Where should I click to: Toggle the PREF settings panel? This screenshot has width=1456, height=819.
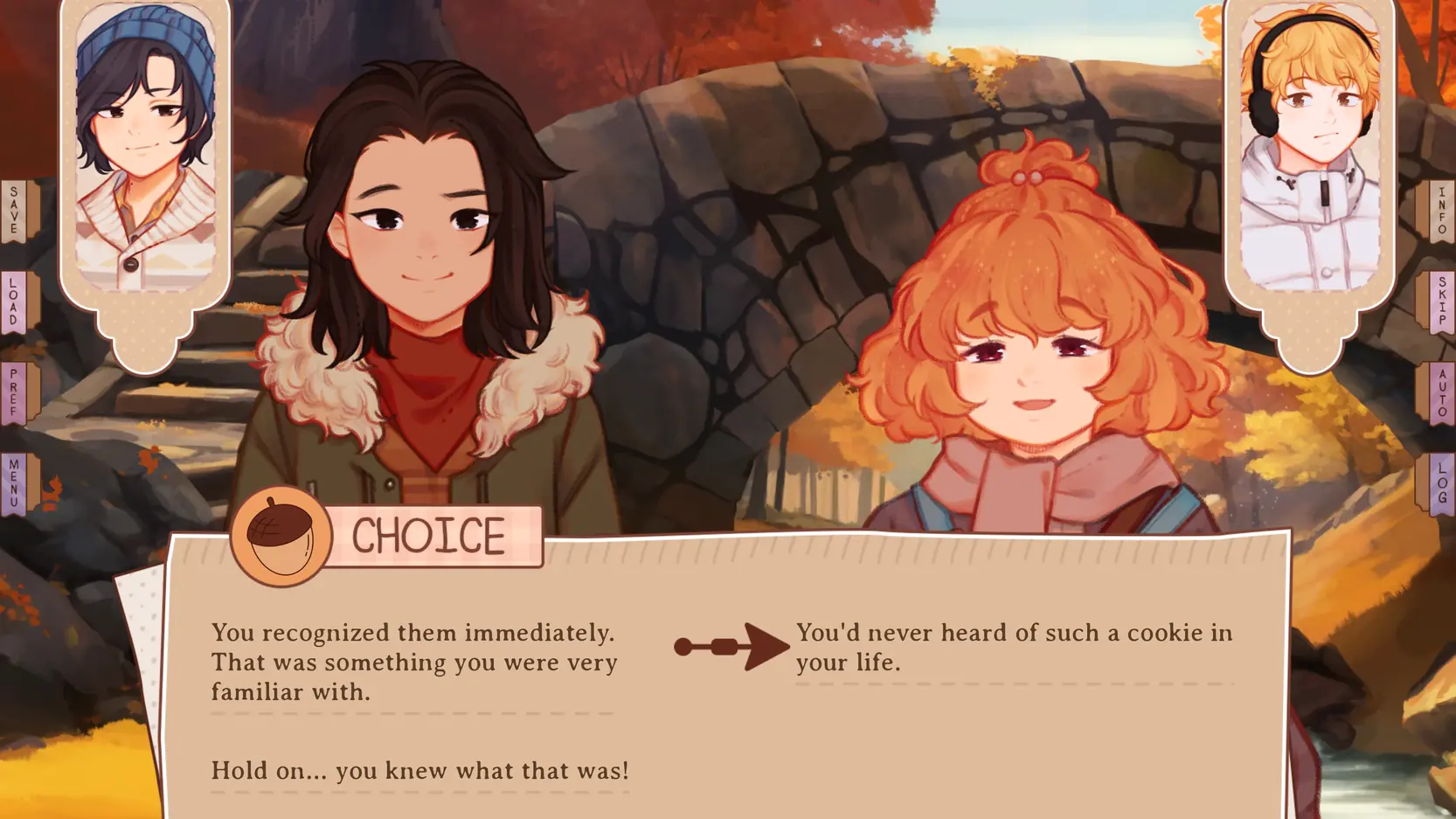coord(12,393)
